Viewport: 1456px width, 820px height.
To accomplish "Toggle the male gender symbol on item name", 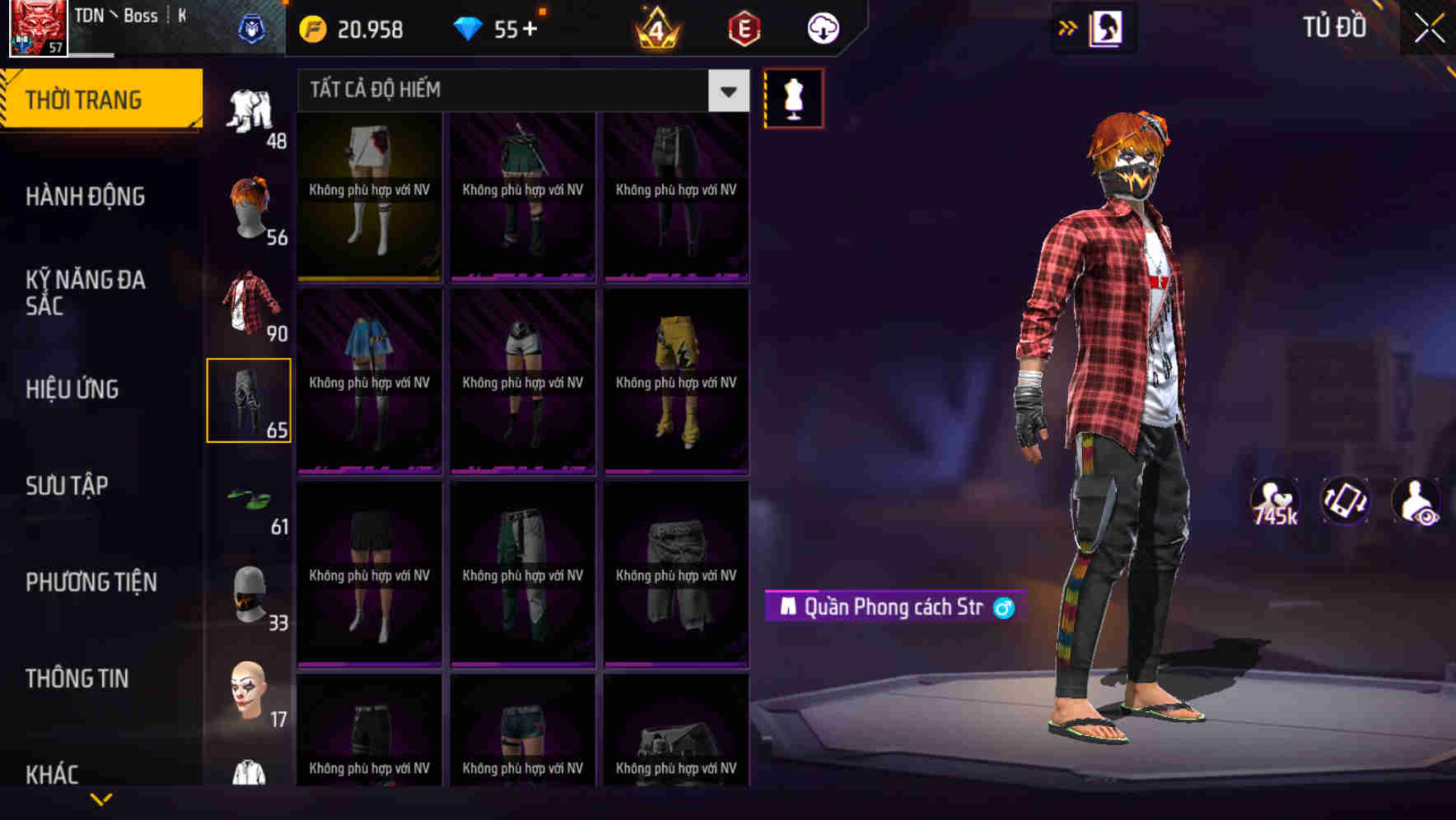I will click(x=1003, y=606).
